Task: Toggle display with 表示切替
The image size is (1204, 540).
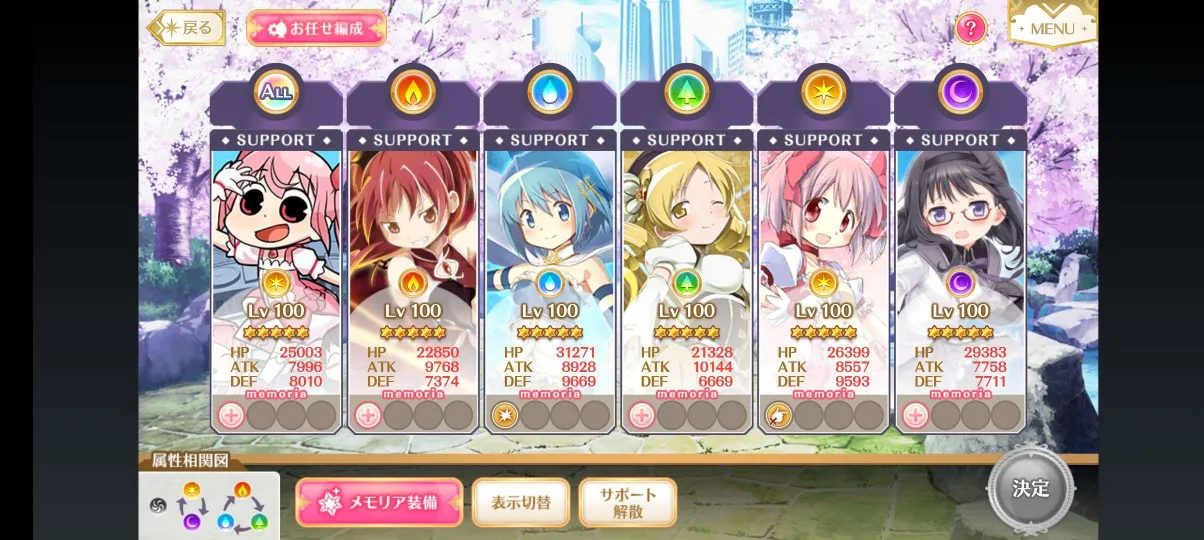Action: (x=521, y=502)
